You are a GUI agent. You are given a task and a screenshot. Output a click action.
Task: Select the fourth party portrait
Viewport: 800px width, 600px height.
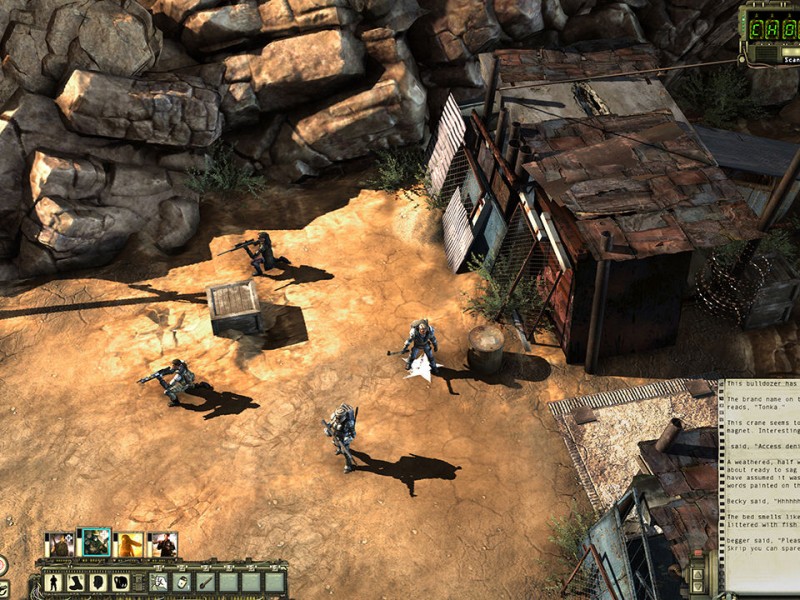tap(163, 545)
